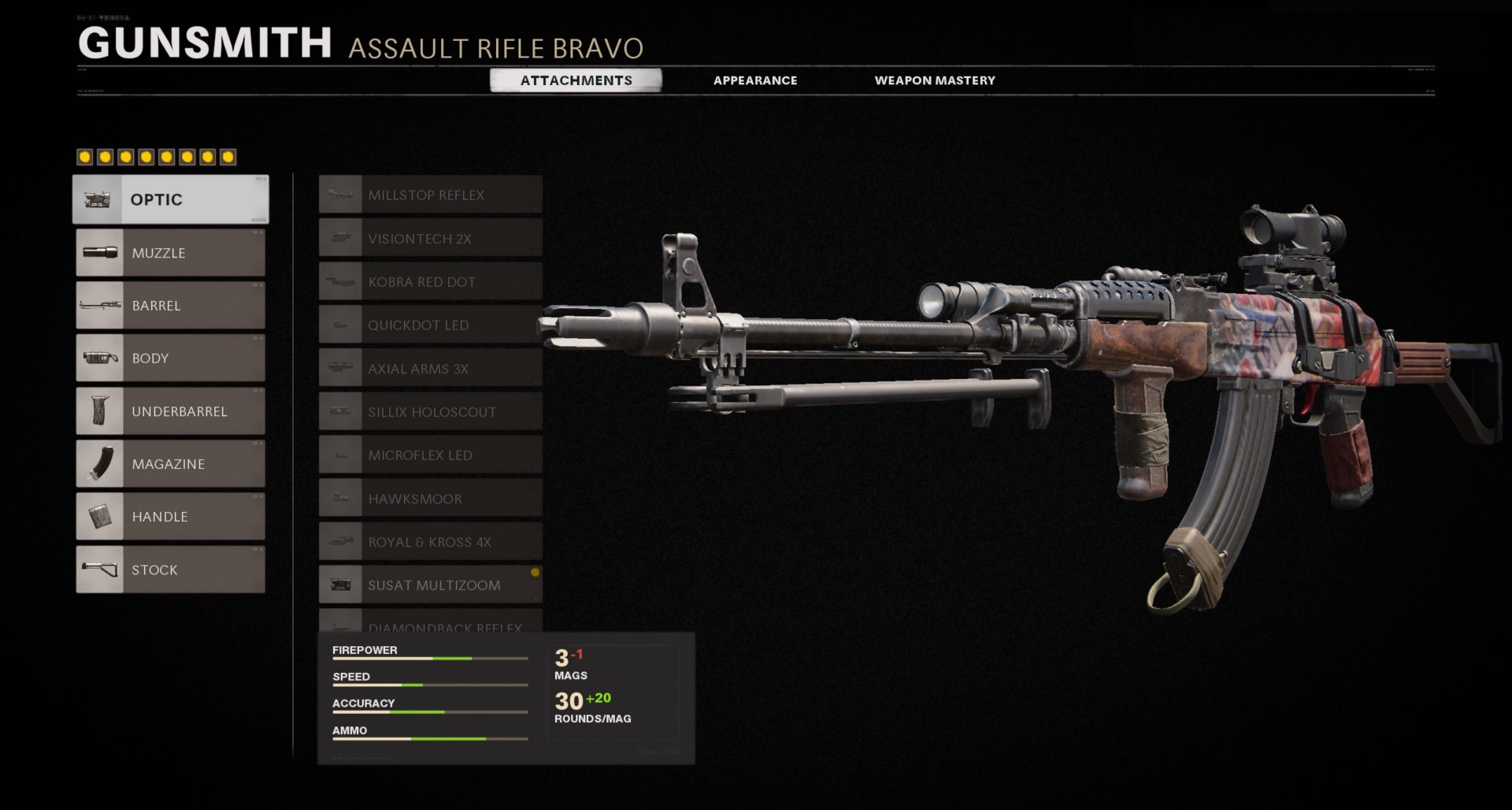1512x810 pixels.
Task: Select the Handle attachment category
Action: point(171,517)
